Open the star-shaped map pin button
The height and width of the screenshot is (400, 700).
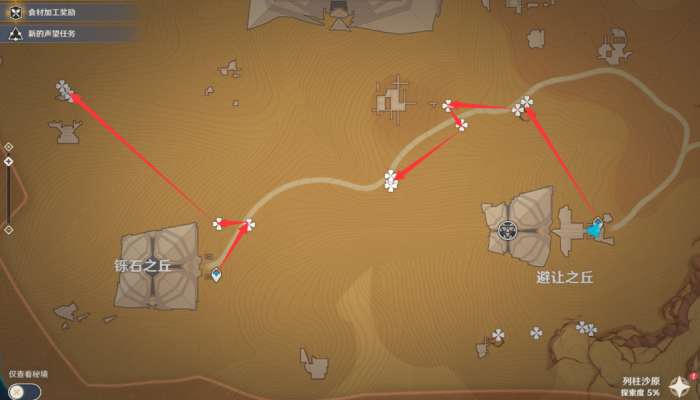pos(680,386)
